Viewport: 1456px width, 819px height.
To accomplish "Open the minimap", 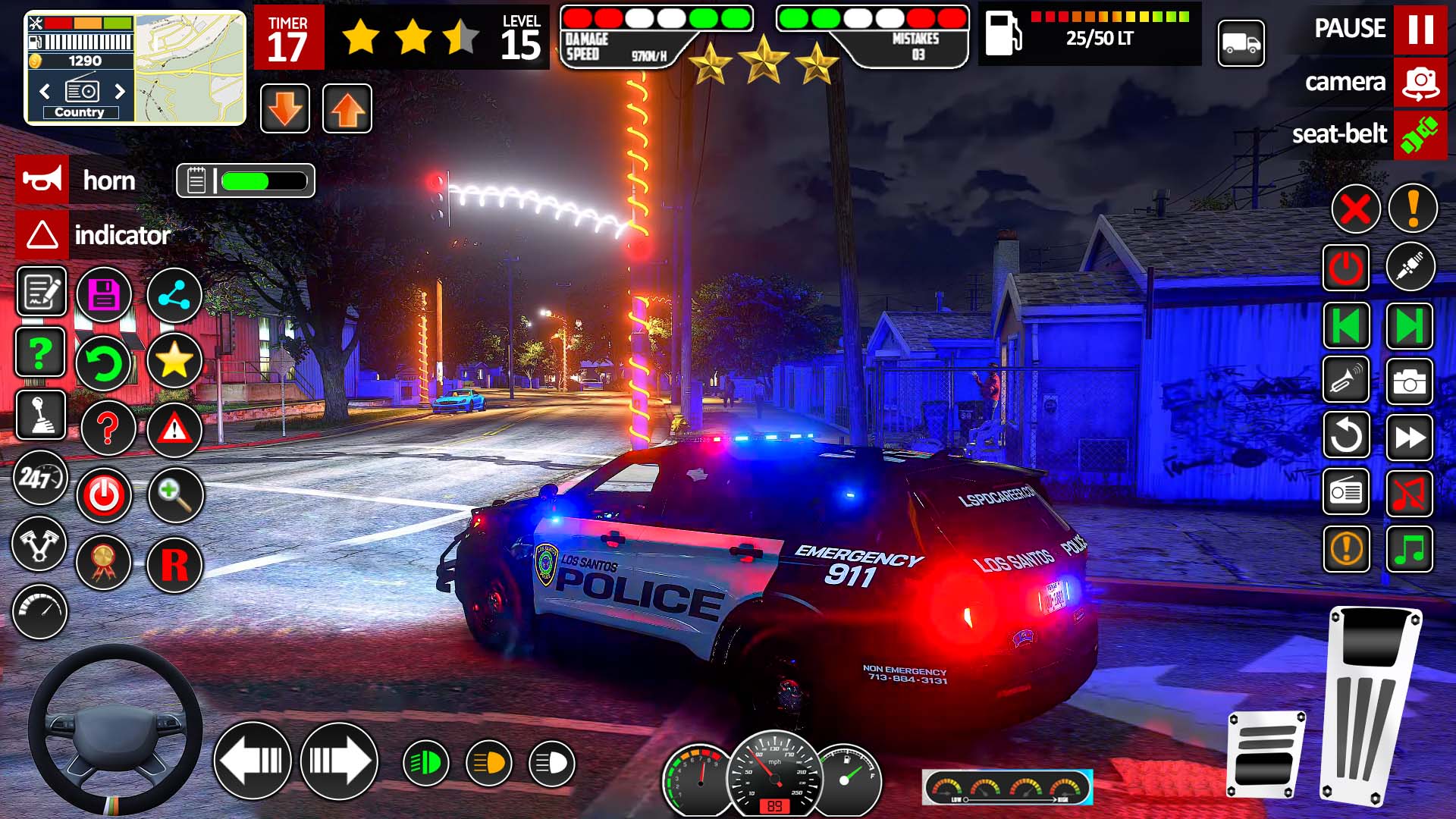I will pos(190,68).
